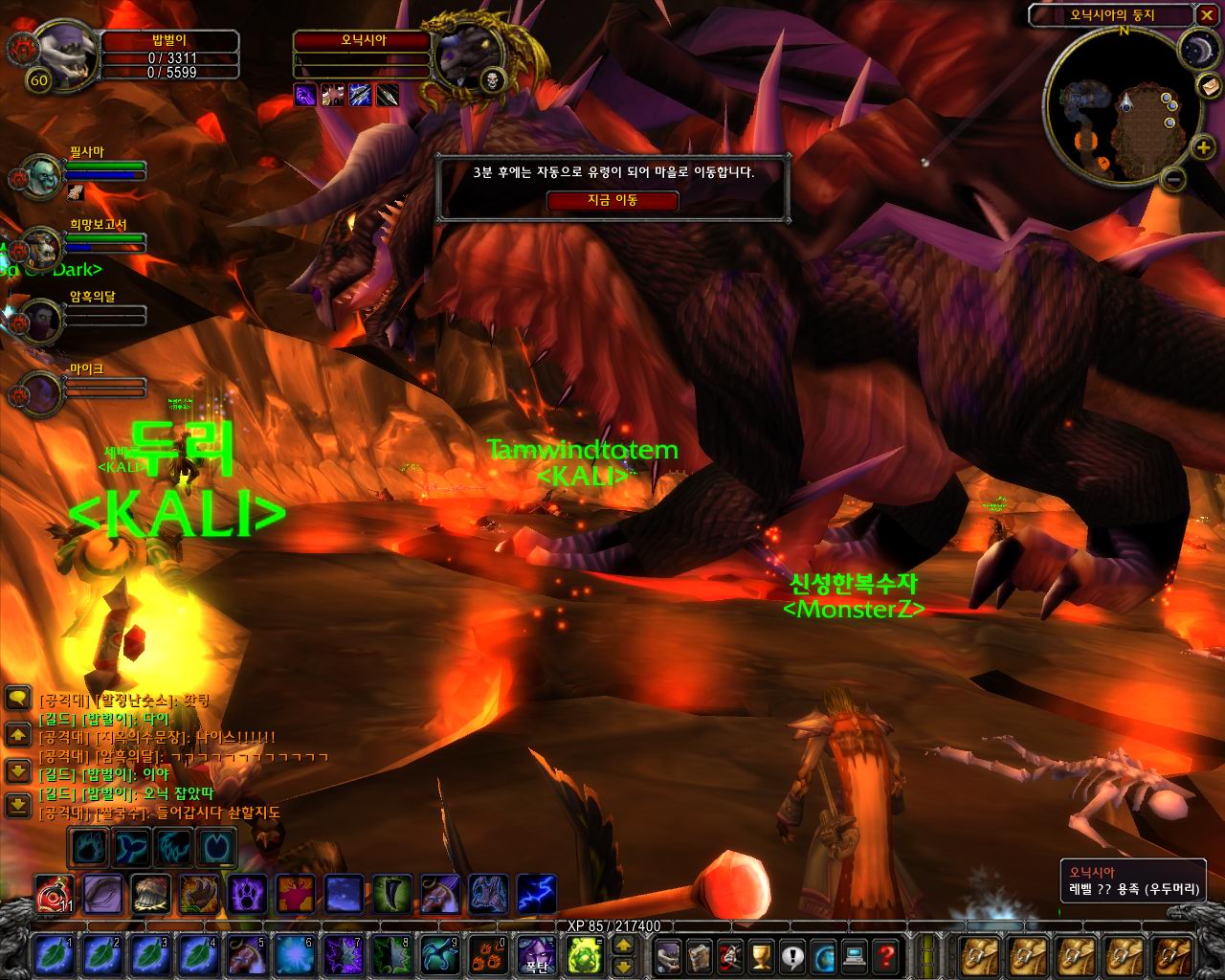Open the world map globe button

tap(824, 954)
